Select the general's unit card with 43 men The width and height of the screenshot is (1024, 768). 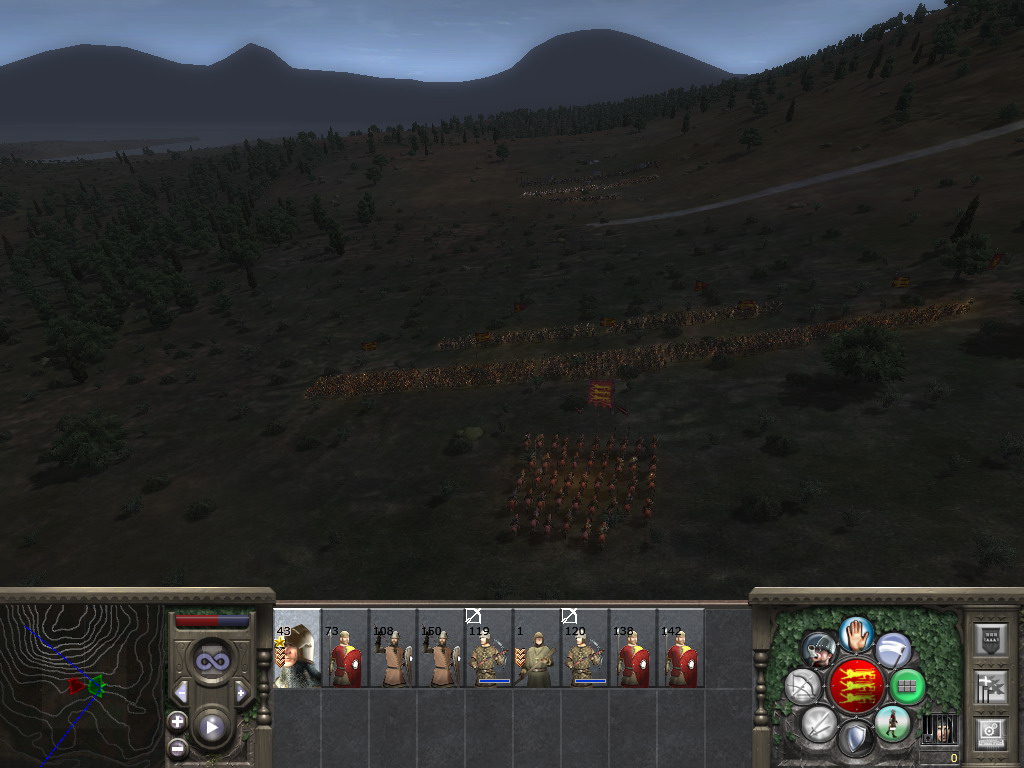[x=297, y=648]
